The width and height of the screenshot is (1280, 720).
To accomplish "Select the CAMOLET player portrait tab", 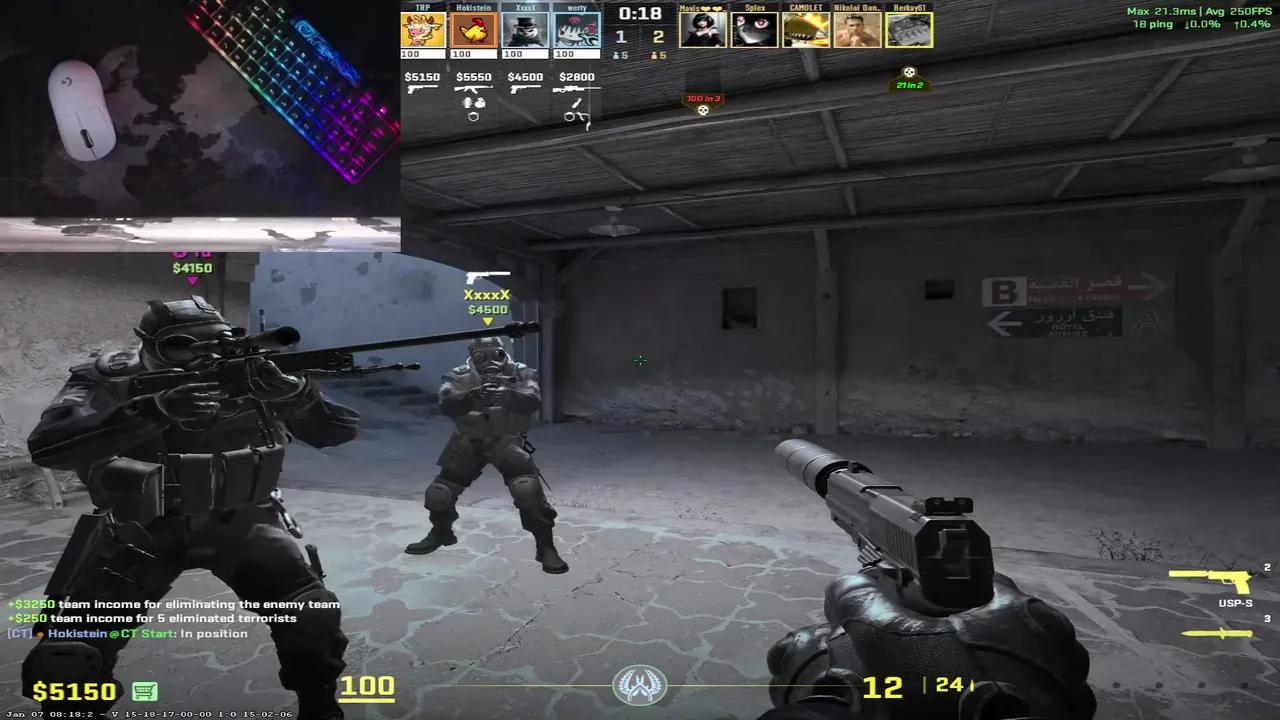I will [x=806, y=29].
